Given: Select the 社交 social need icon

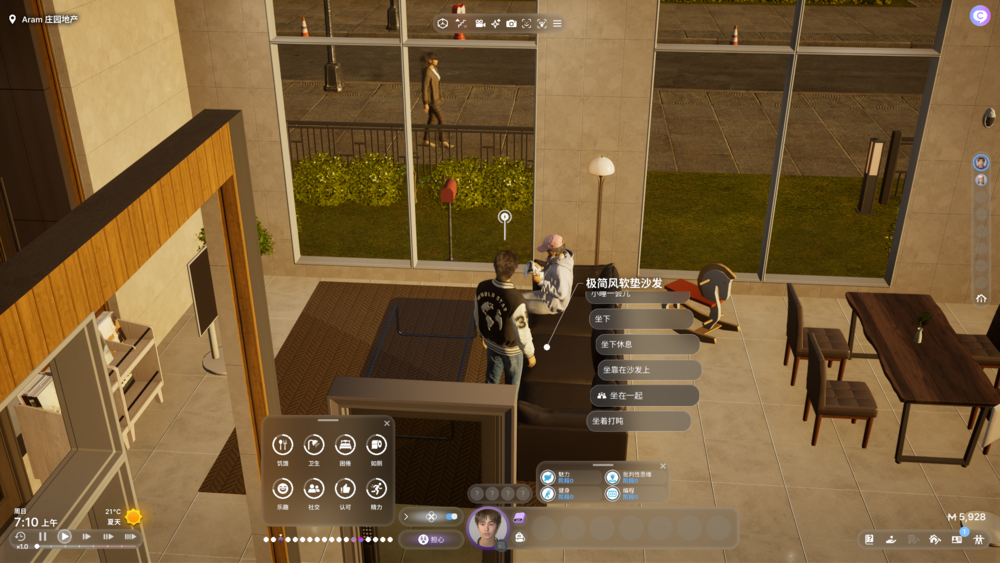Looking at the screenshot, I should coord(314,489).
